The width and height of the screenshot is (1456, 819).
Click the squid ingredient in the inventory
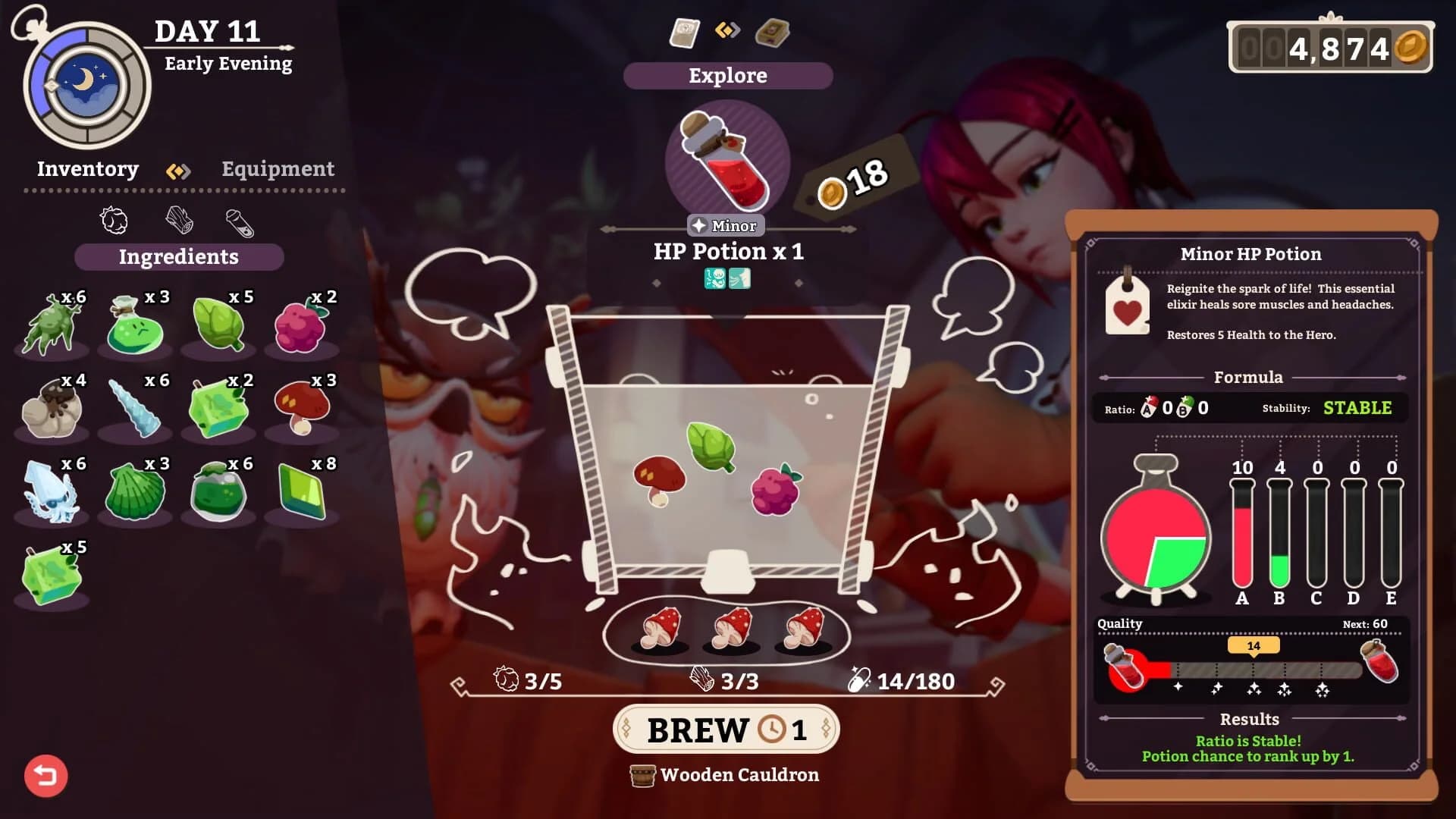[x=51, y=493]
